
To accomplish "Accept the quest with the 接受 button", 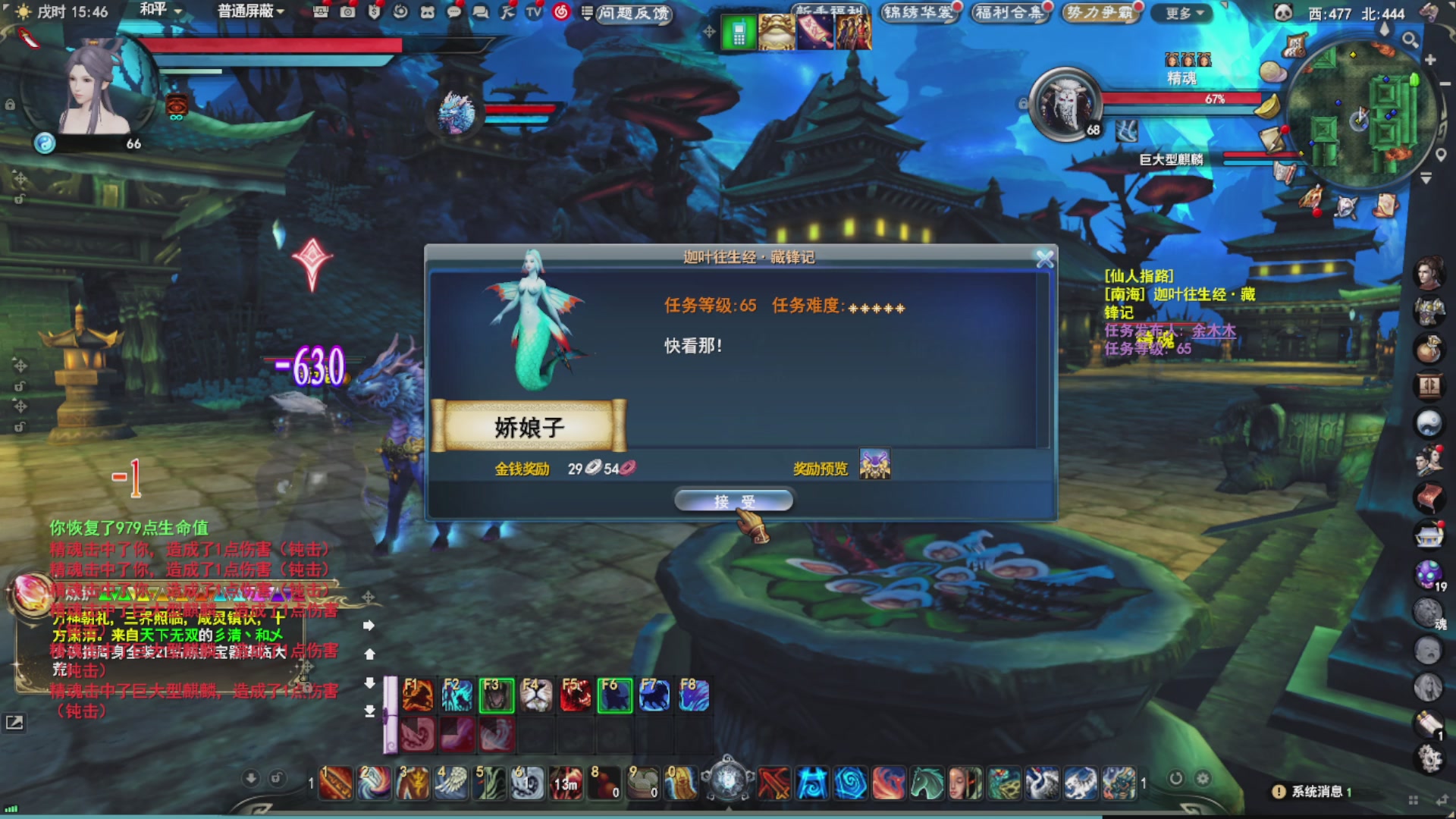I will pyautogui.click(x=733, y=500).
